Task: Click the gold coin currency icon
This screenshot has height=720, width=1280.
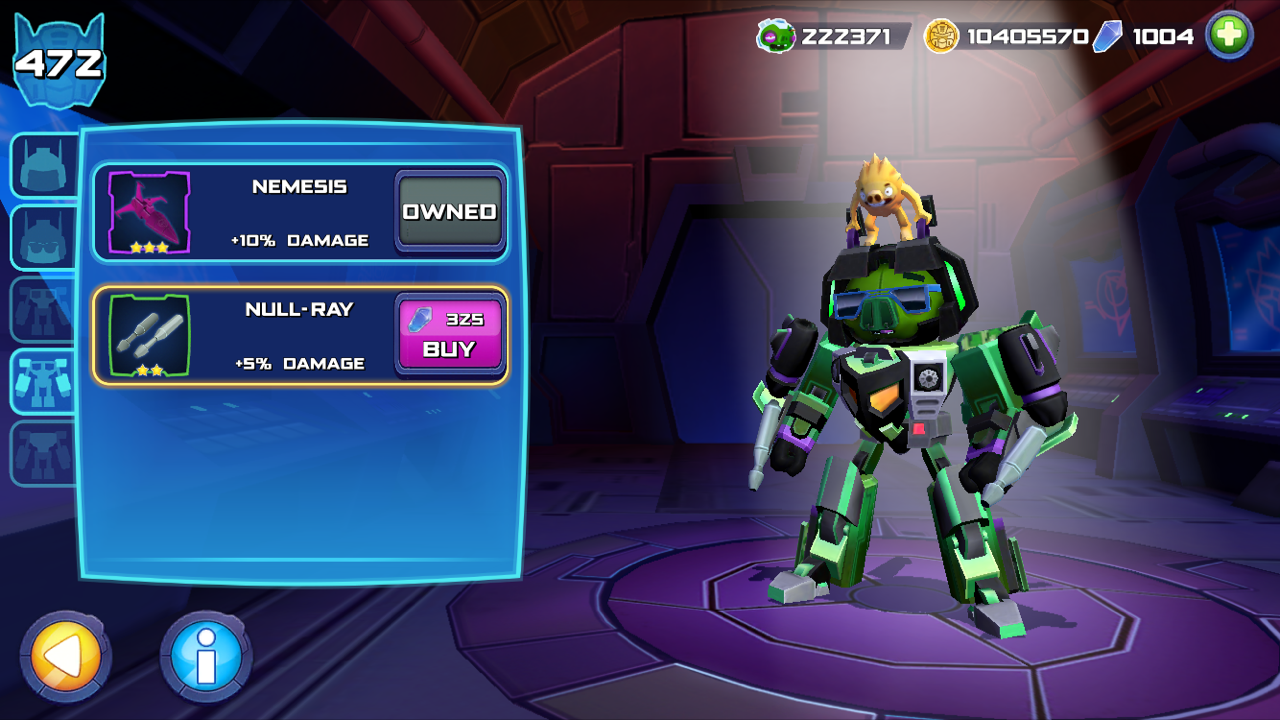Action: [x=940, y=36]
